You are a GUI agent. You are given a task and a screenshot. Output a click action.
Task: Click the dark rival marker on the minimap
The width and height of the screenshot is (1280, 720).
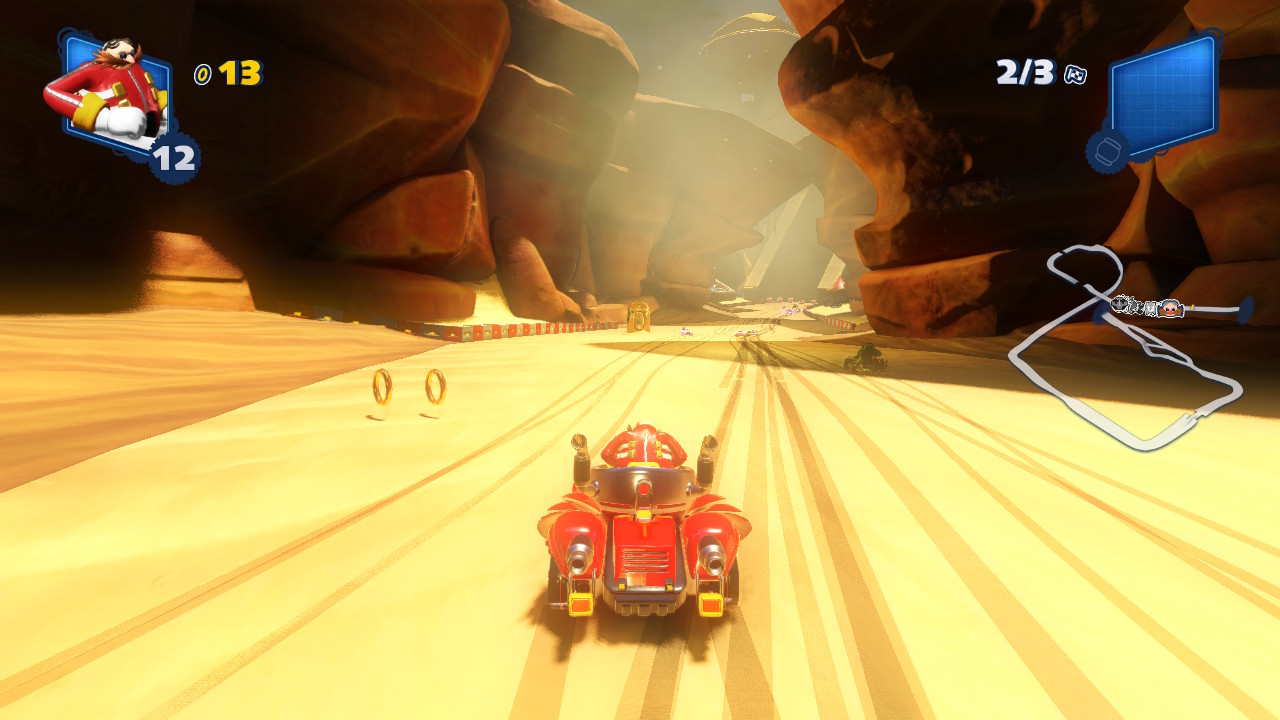pyautogui.click(x=1119, y=304)
